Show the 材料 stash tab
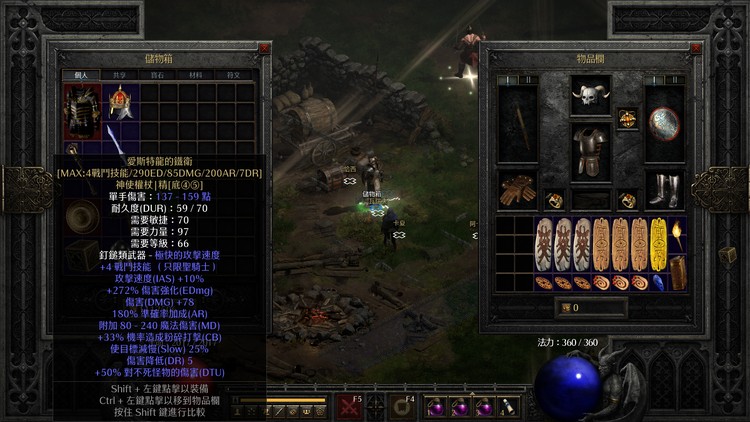750x422 pixels. coord(194,75)
